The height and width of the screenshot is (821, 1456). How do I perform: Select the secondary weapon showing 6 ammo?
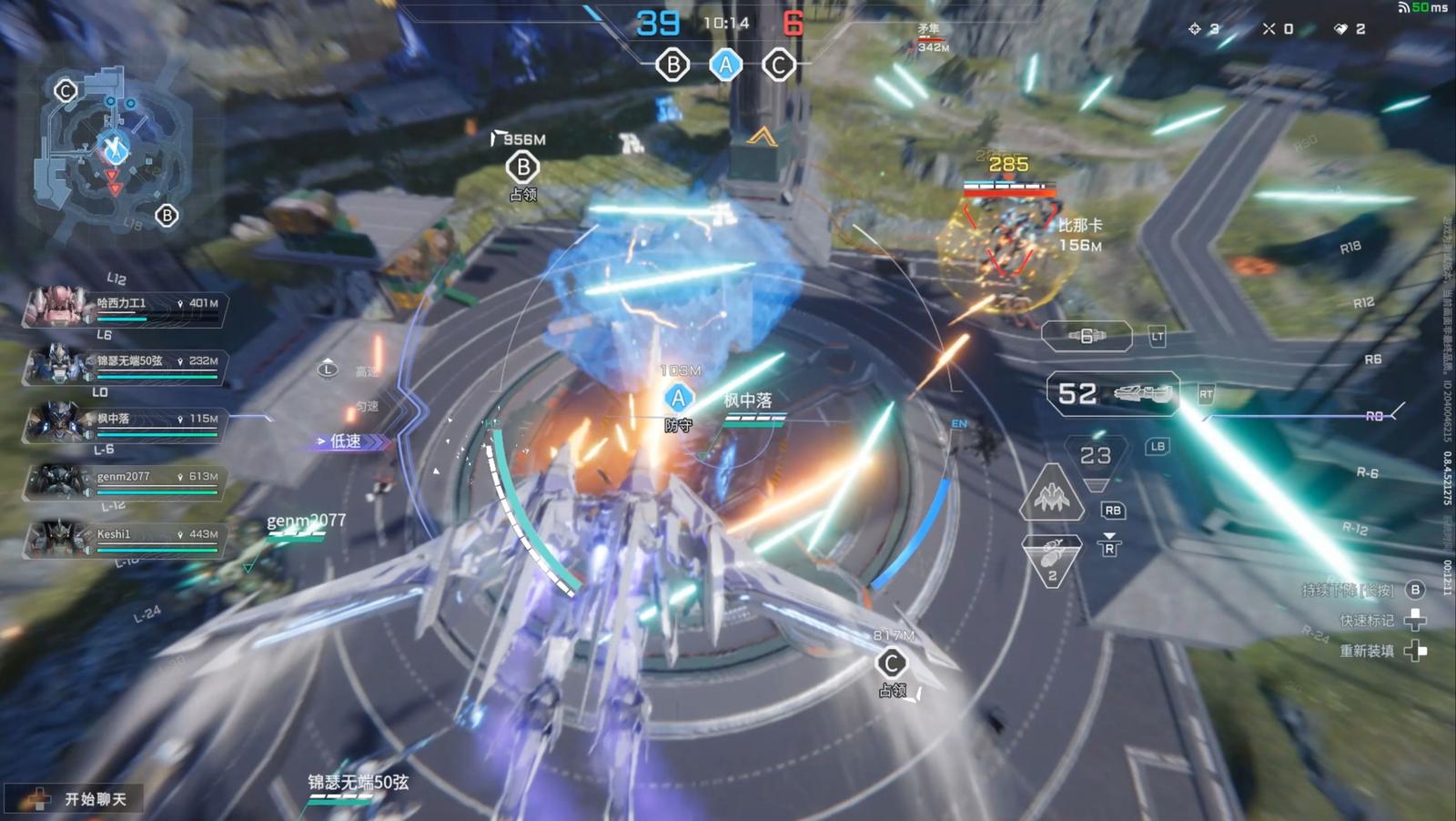click(x=1087, y=336)
